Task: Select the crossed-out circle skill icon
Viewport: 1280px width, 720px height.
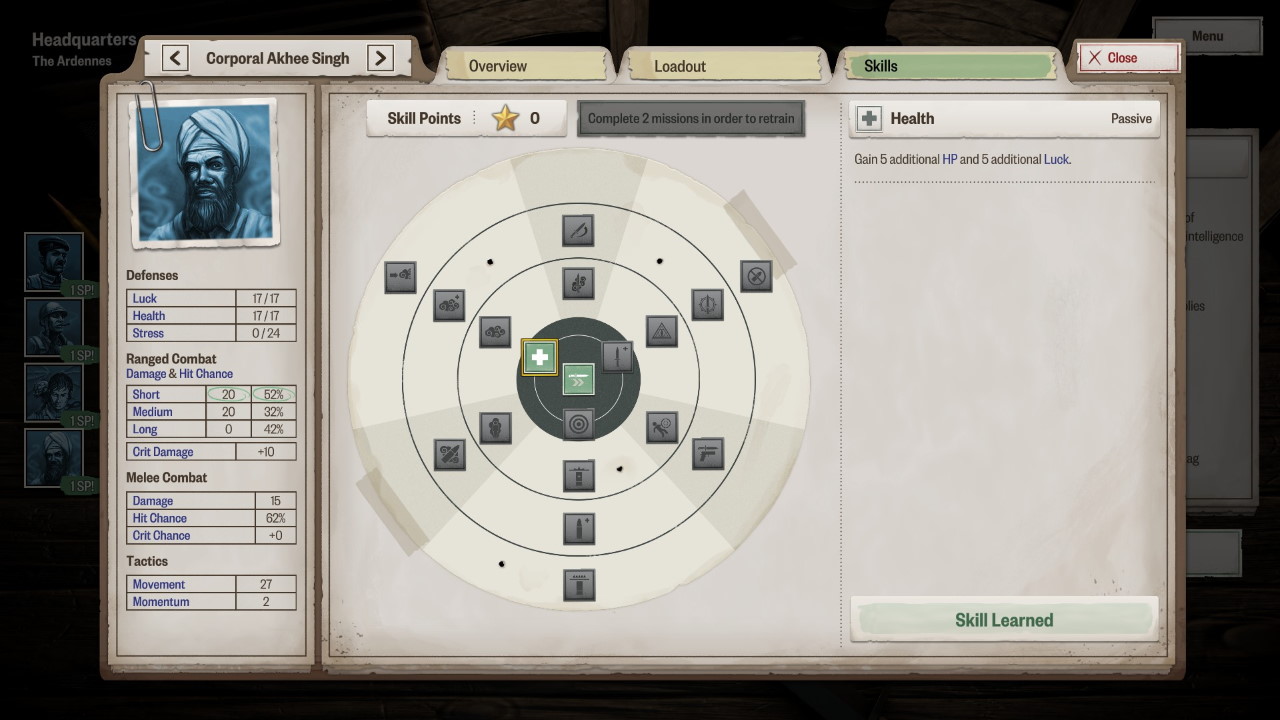Action: point(756,276)
